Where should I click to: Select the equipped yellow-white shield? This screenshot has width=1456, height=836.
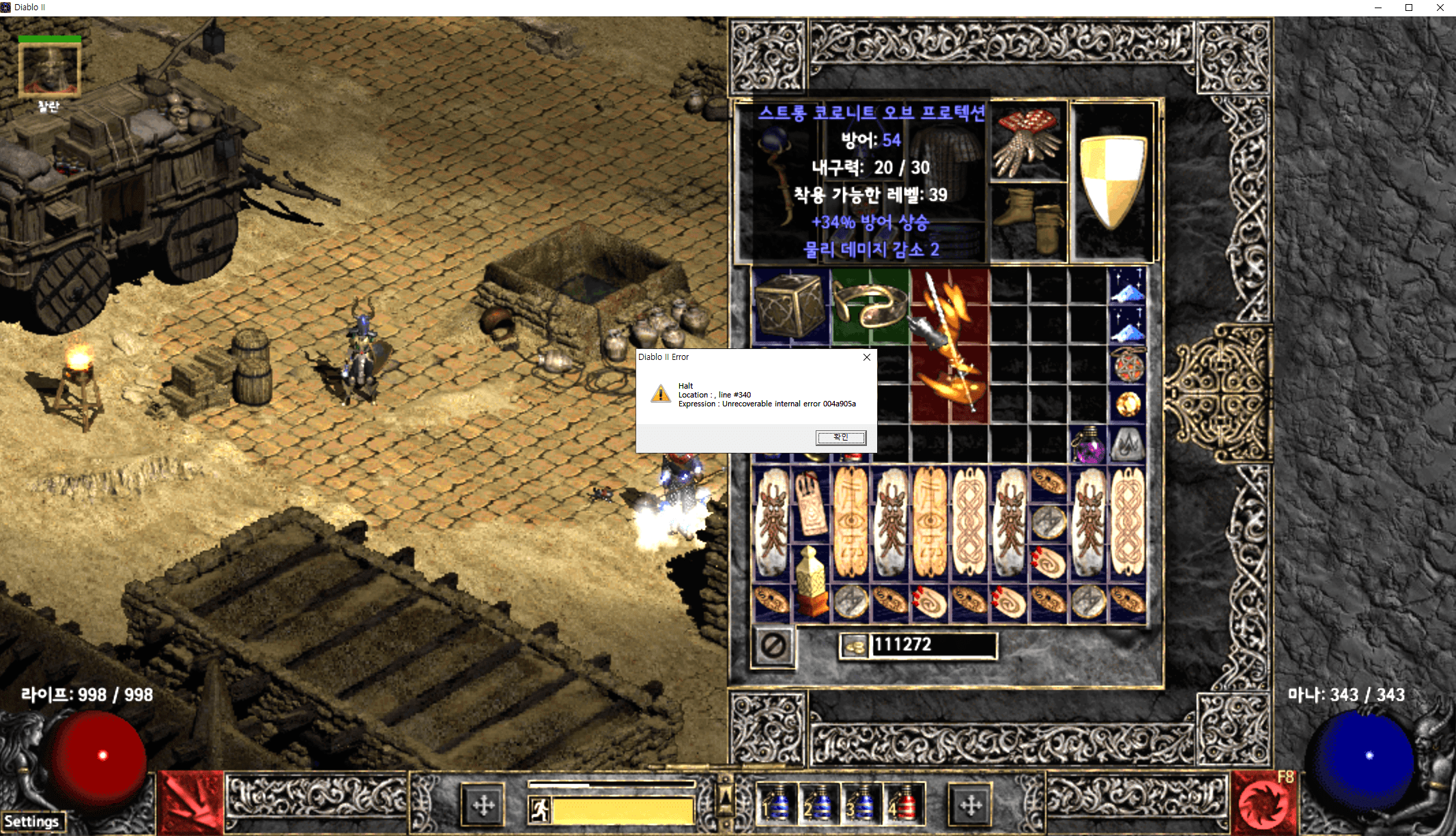[1112, 181]
